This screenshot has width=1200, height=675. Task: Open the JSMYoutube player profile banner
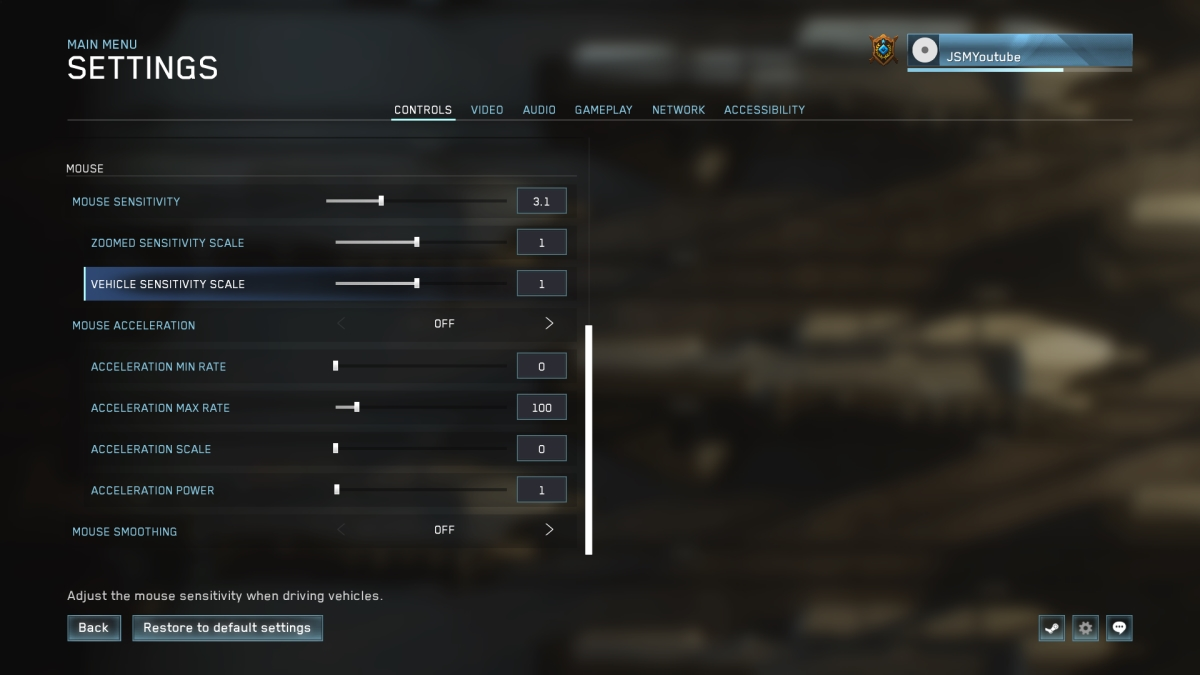pos(1020,52)
